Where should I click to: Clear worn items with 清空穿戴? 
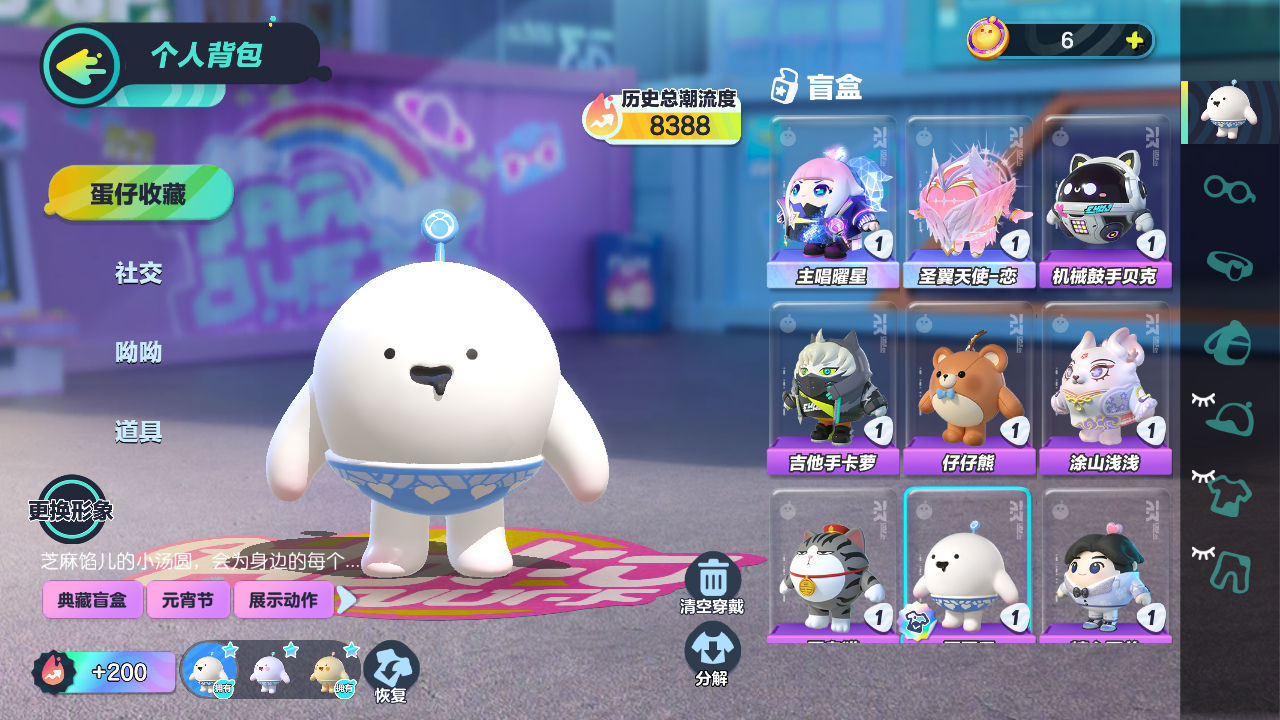pyautogui.click(x=712, y=583)
